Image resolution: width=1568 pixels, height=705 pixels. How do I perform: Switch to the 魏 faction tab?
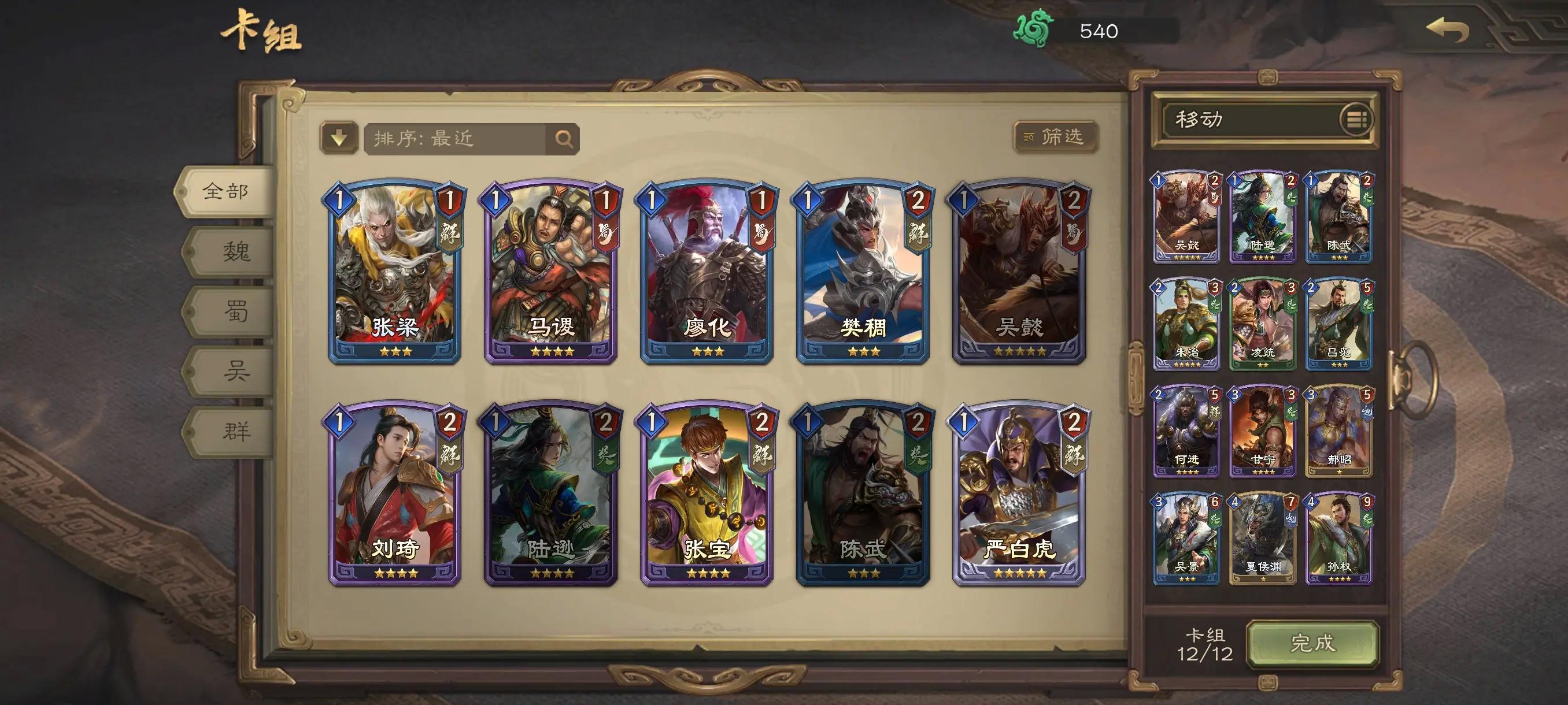235,251
